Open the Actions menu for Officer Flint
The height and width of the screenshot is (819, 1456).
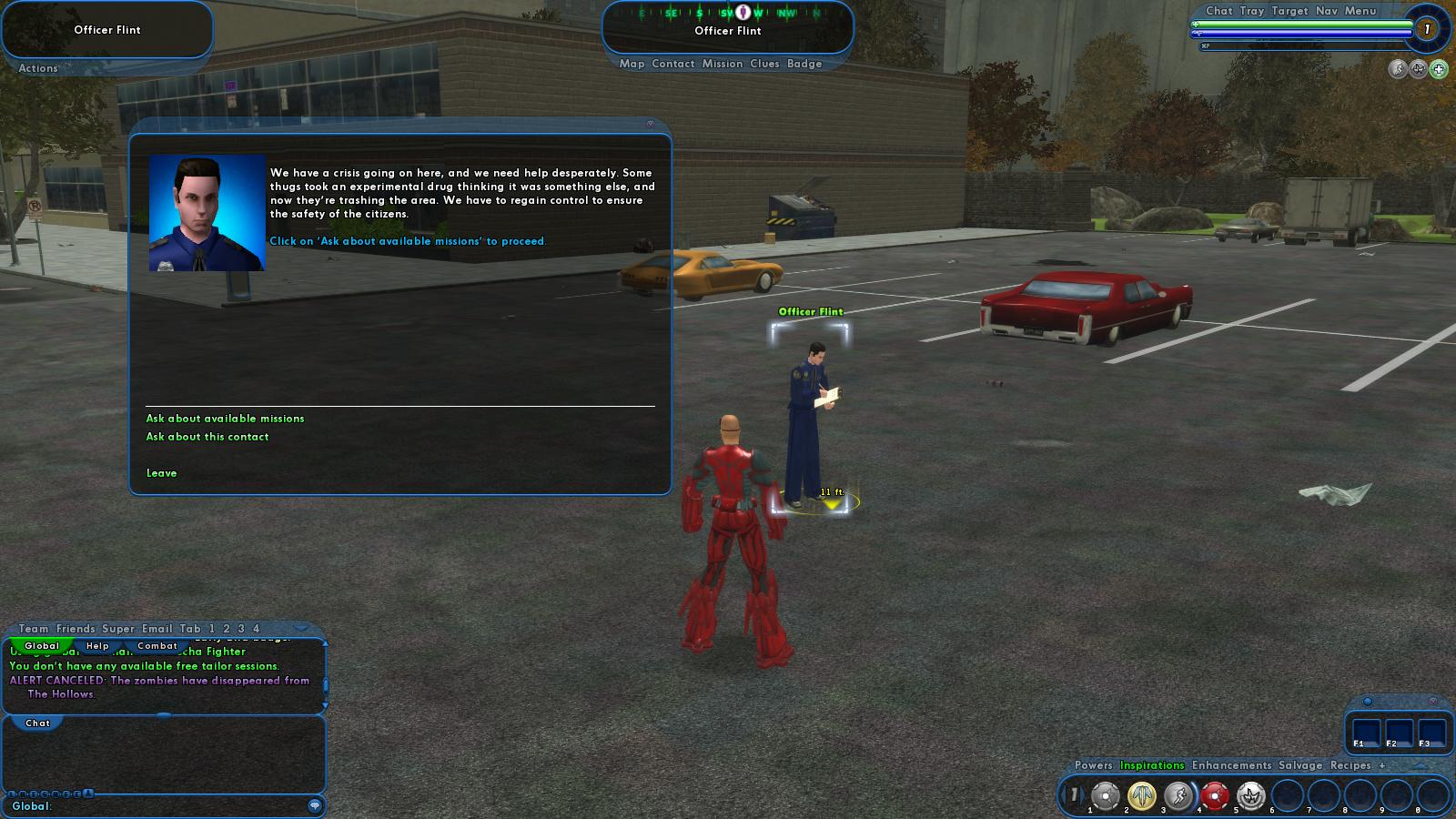pyautogui.click(x=38, y=68)
